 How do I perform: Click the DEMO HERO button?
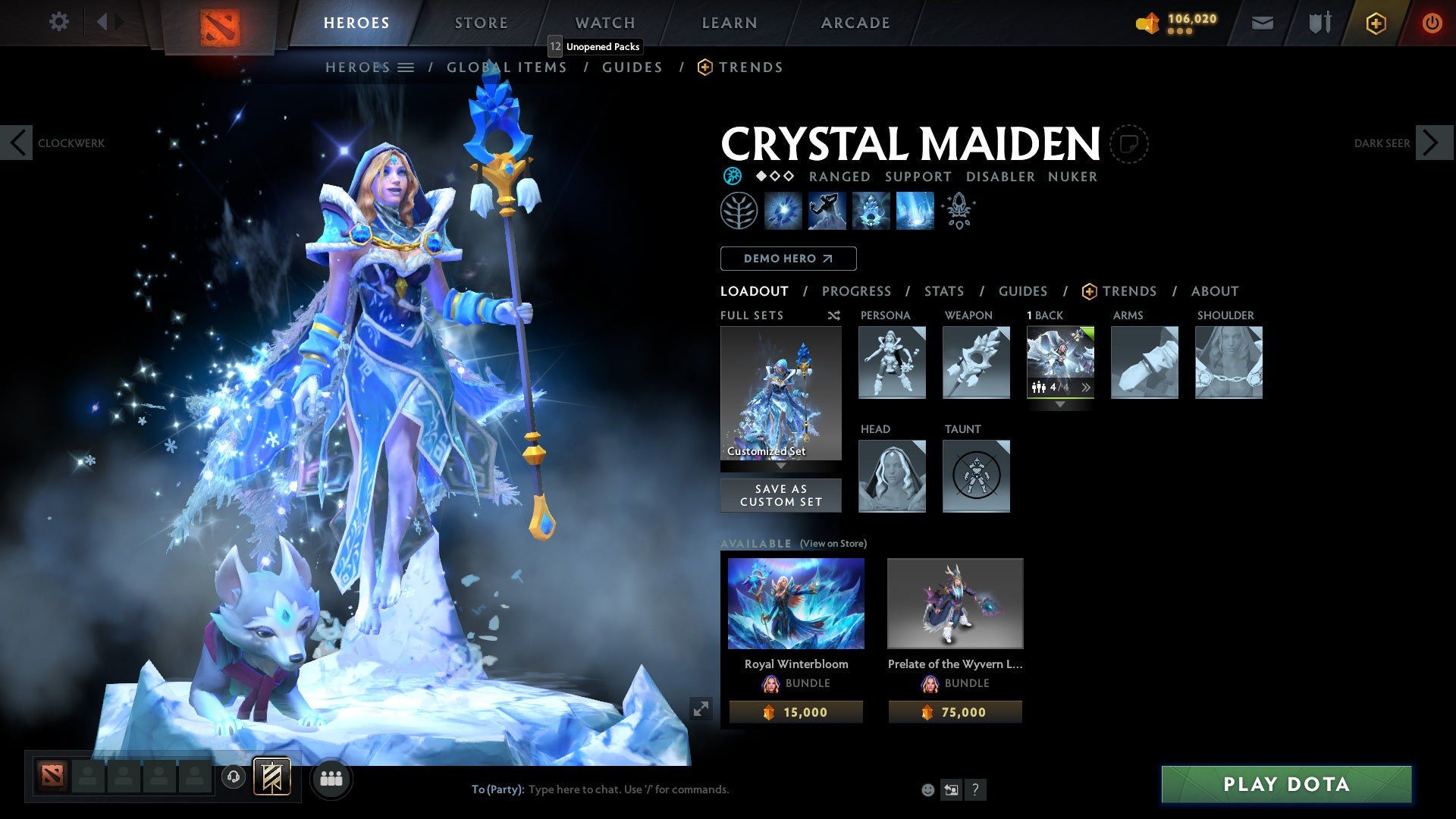coord(787,259)
